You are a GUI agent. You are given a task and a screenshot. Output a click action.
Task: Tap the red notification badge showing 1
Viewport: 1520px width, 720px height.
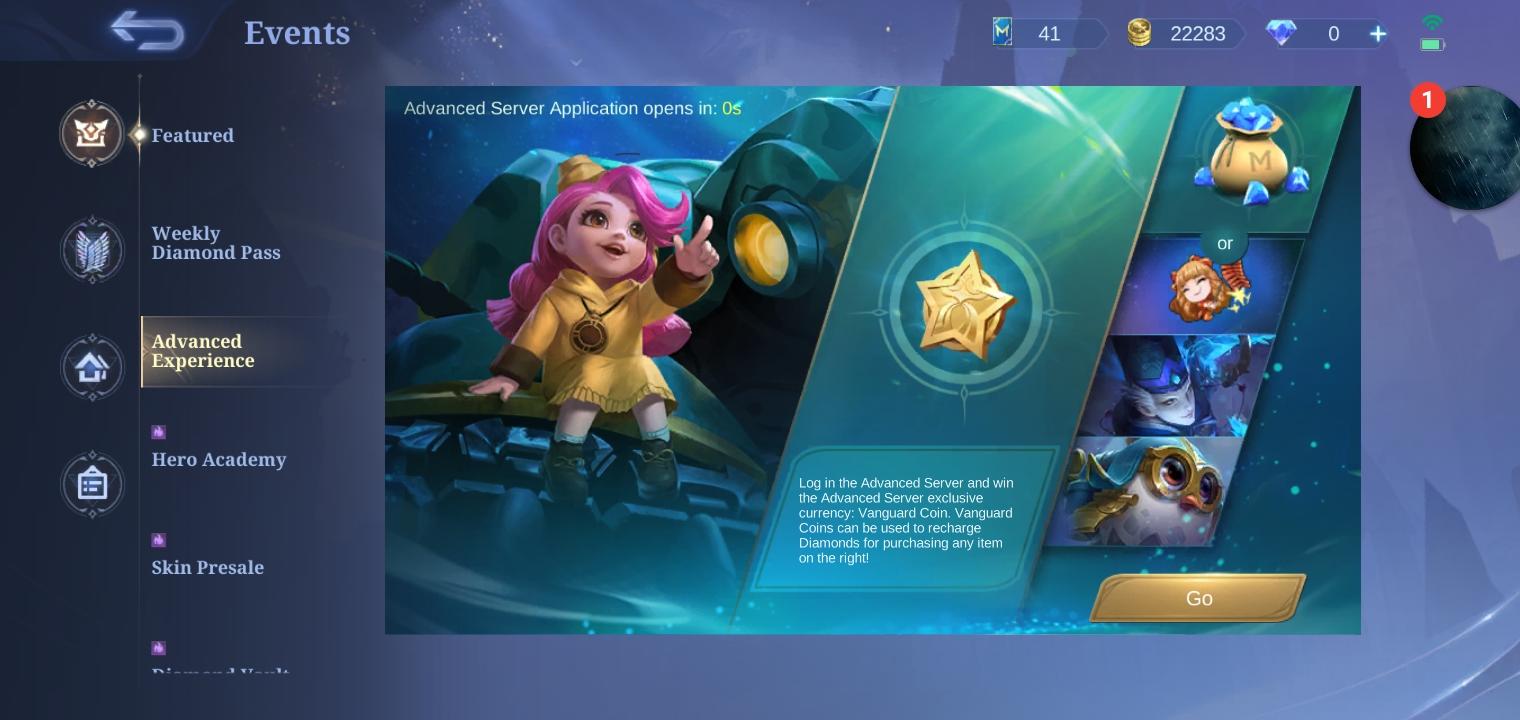tap(1428, 100)
